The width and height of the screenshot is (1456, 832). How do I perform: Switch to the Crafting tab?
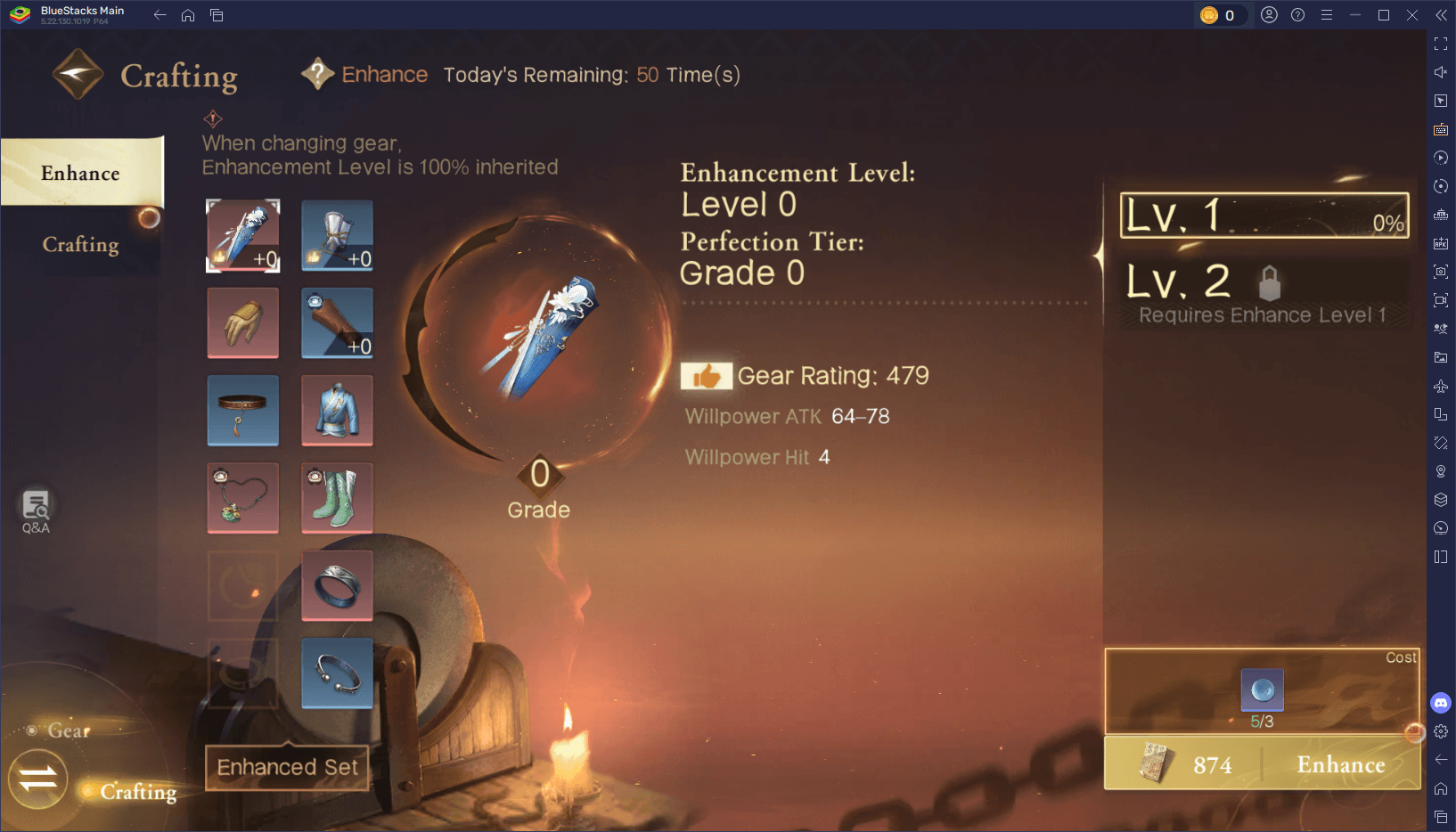coord(80,244)
